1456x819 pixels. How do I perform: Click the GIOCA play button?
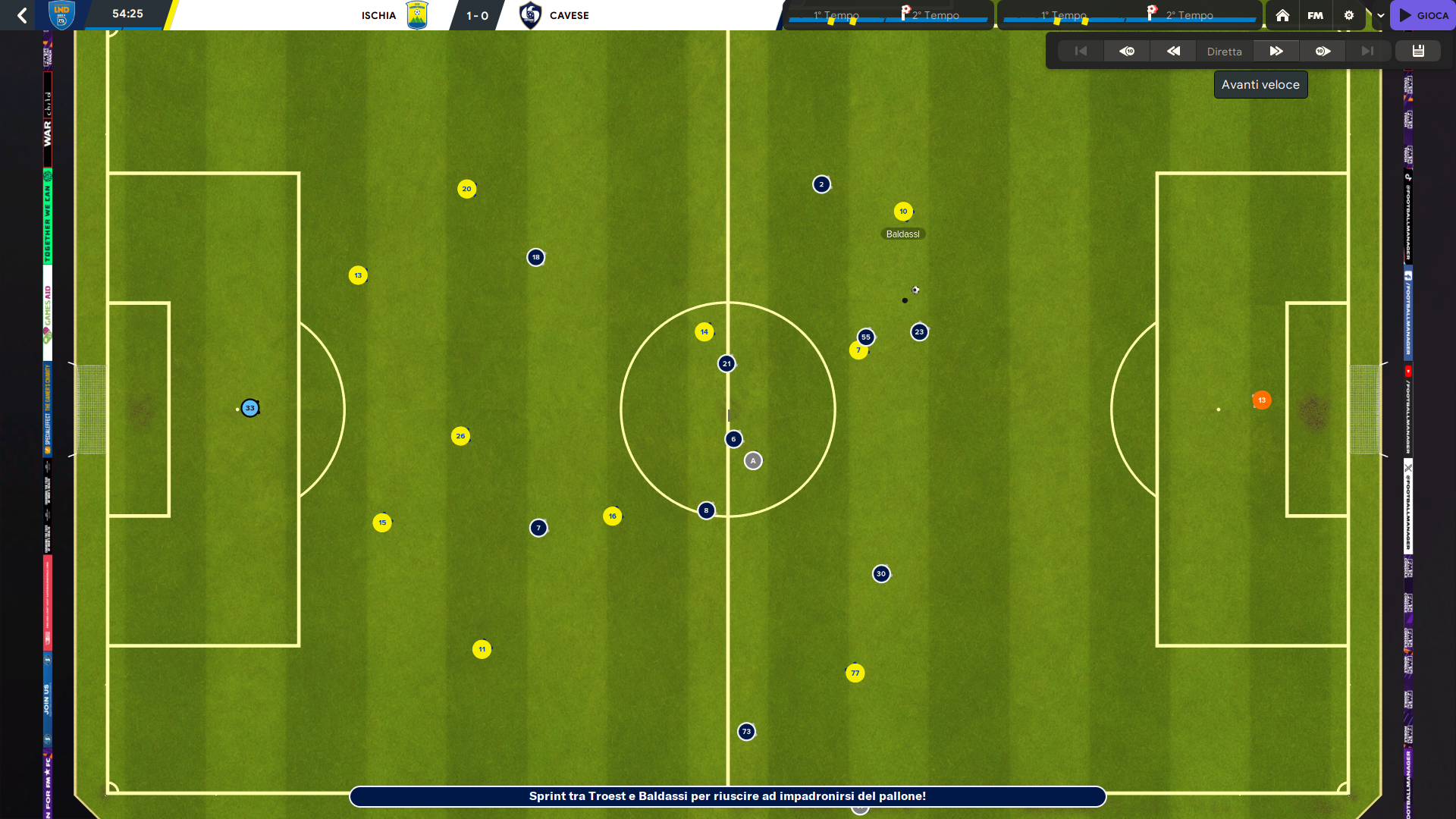click(1423, 15)
